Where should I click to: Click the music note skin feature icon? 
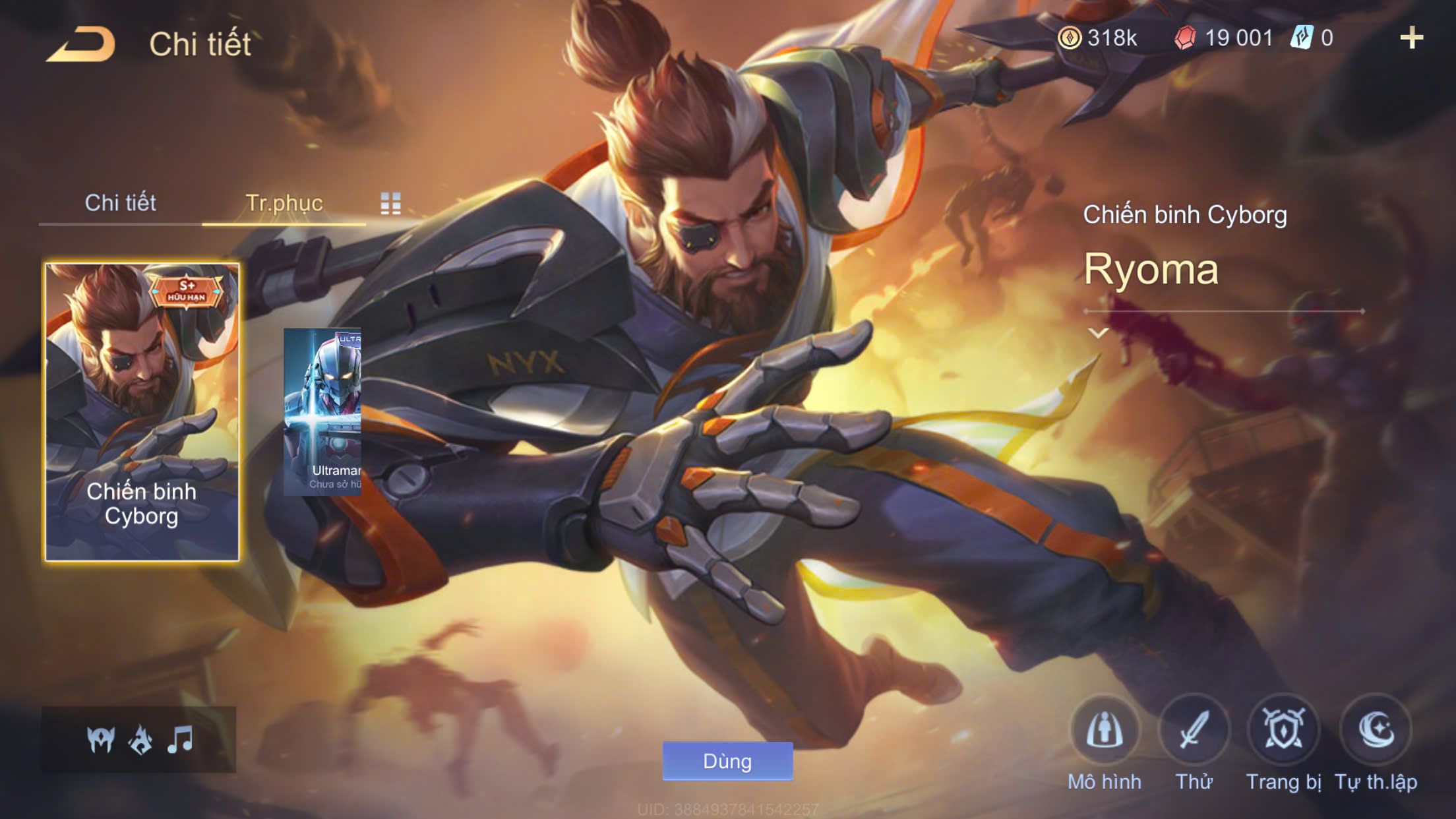click(x=180, y=740)
